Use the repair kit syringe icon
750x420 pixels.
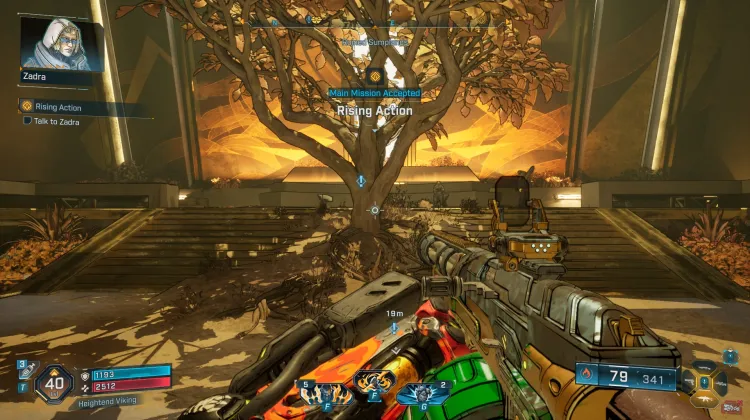[22, 375]
